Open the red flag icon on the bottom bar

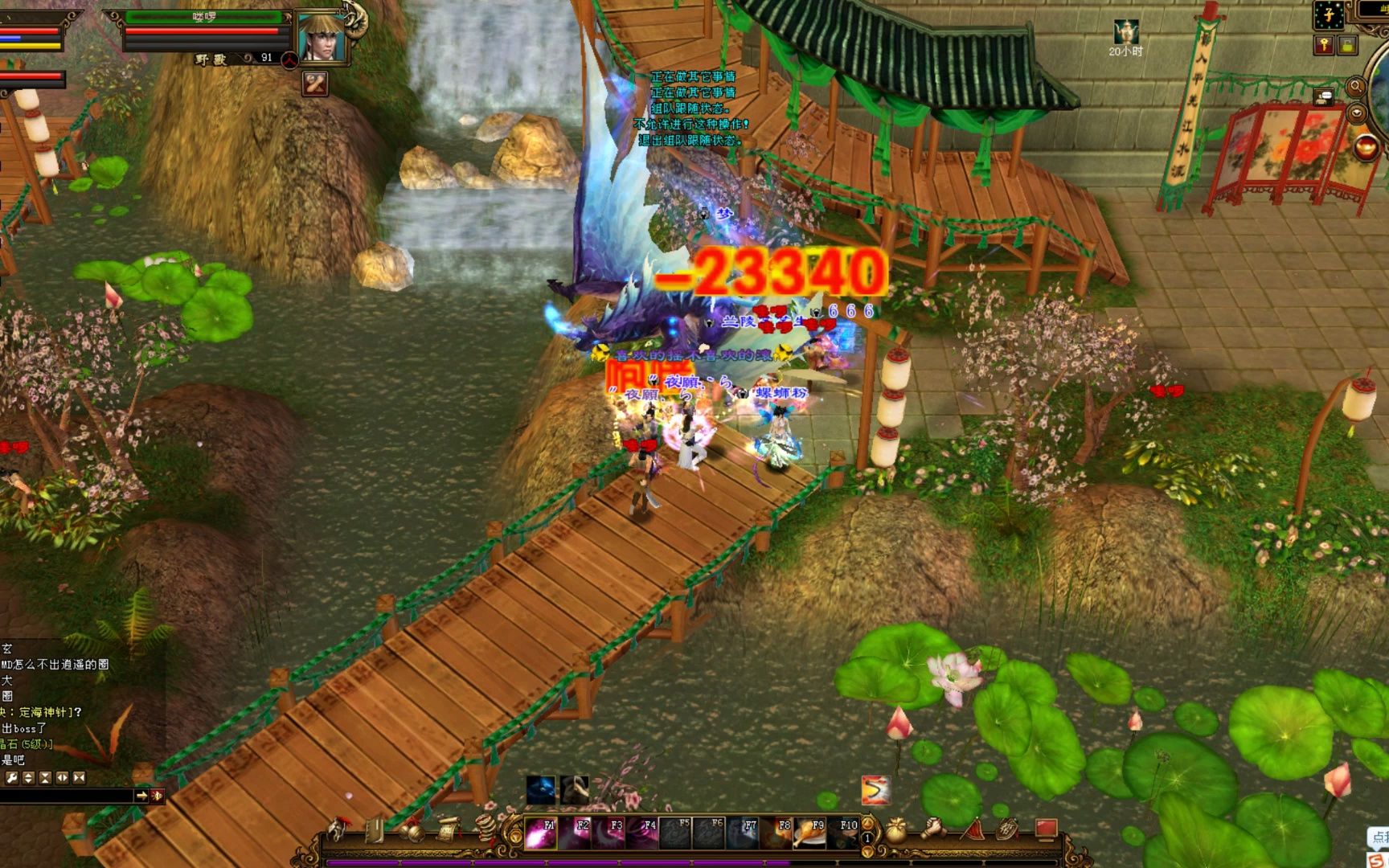coord(971,829)
